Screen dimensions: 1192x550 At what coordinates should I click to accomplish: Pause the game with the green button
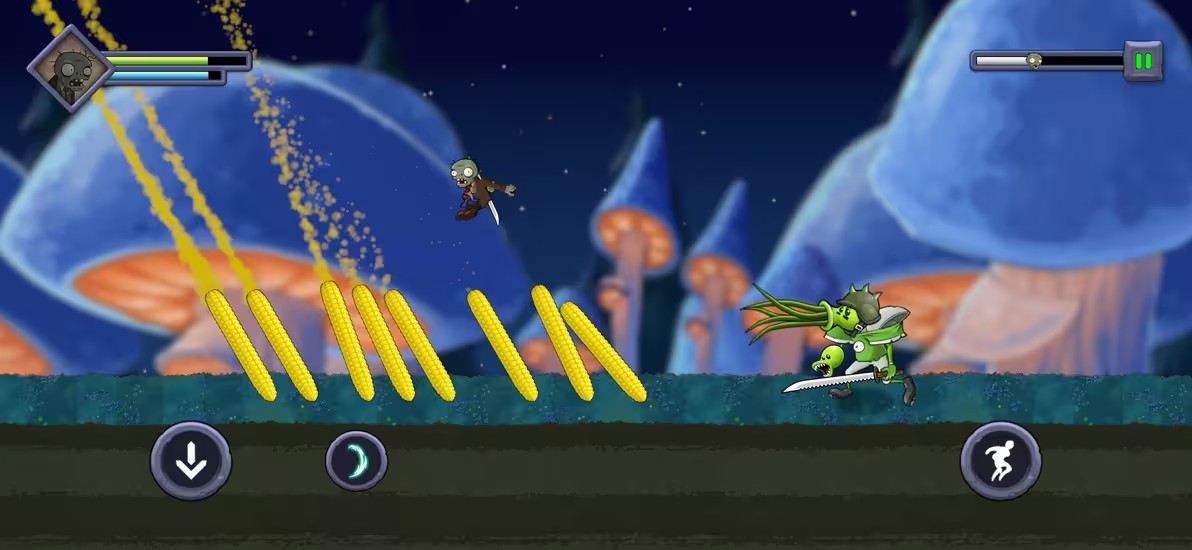tap(1143, 61)
